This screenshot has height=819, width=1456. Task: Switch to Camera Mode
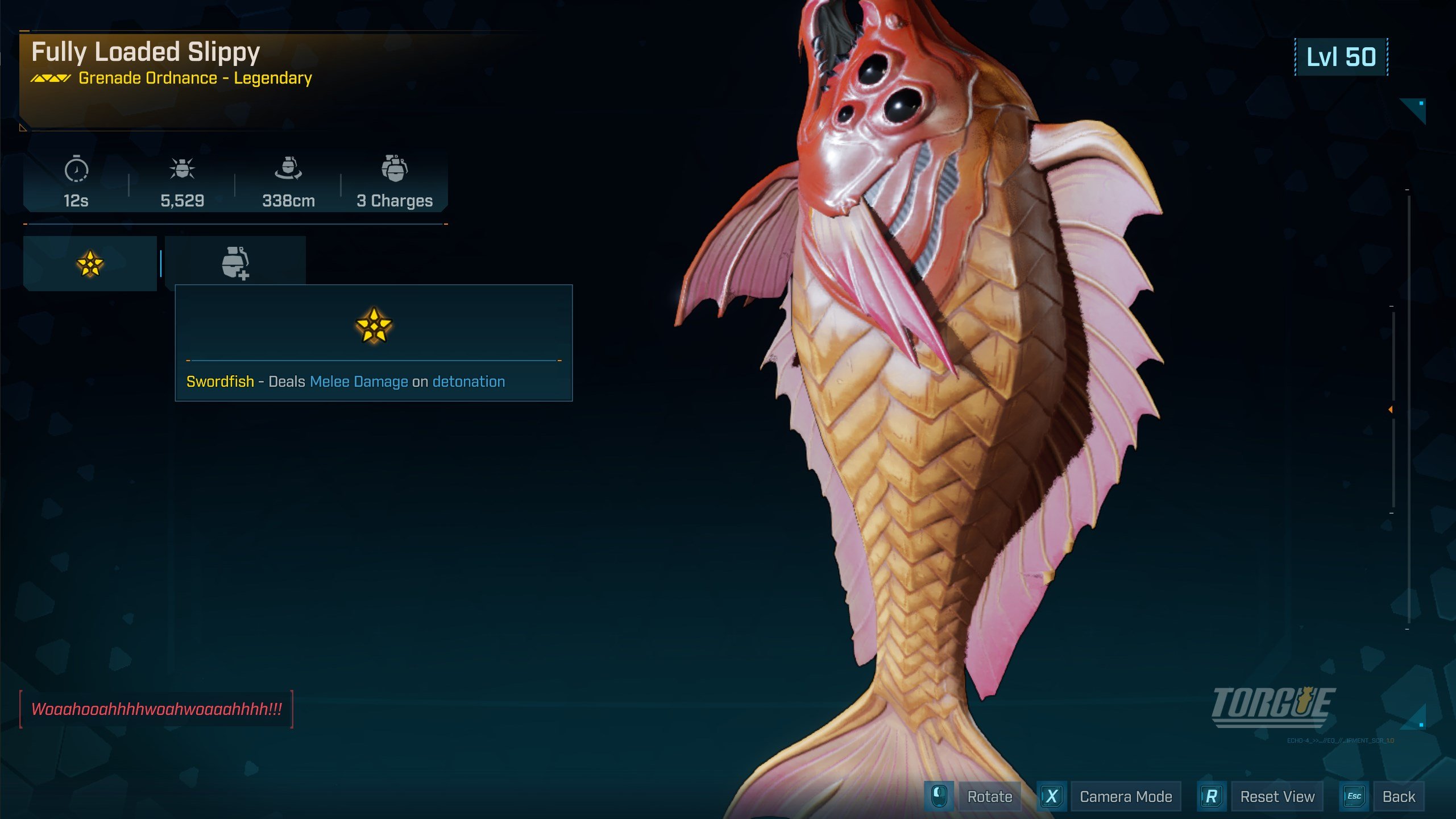[x=1125, y=797]
